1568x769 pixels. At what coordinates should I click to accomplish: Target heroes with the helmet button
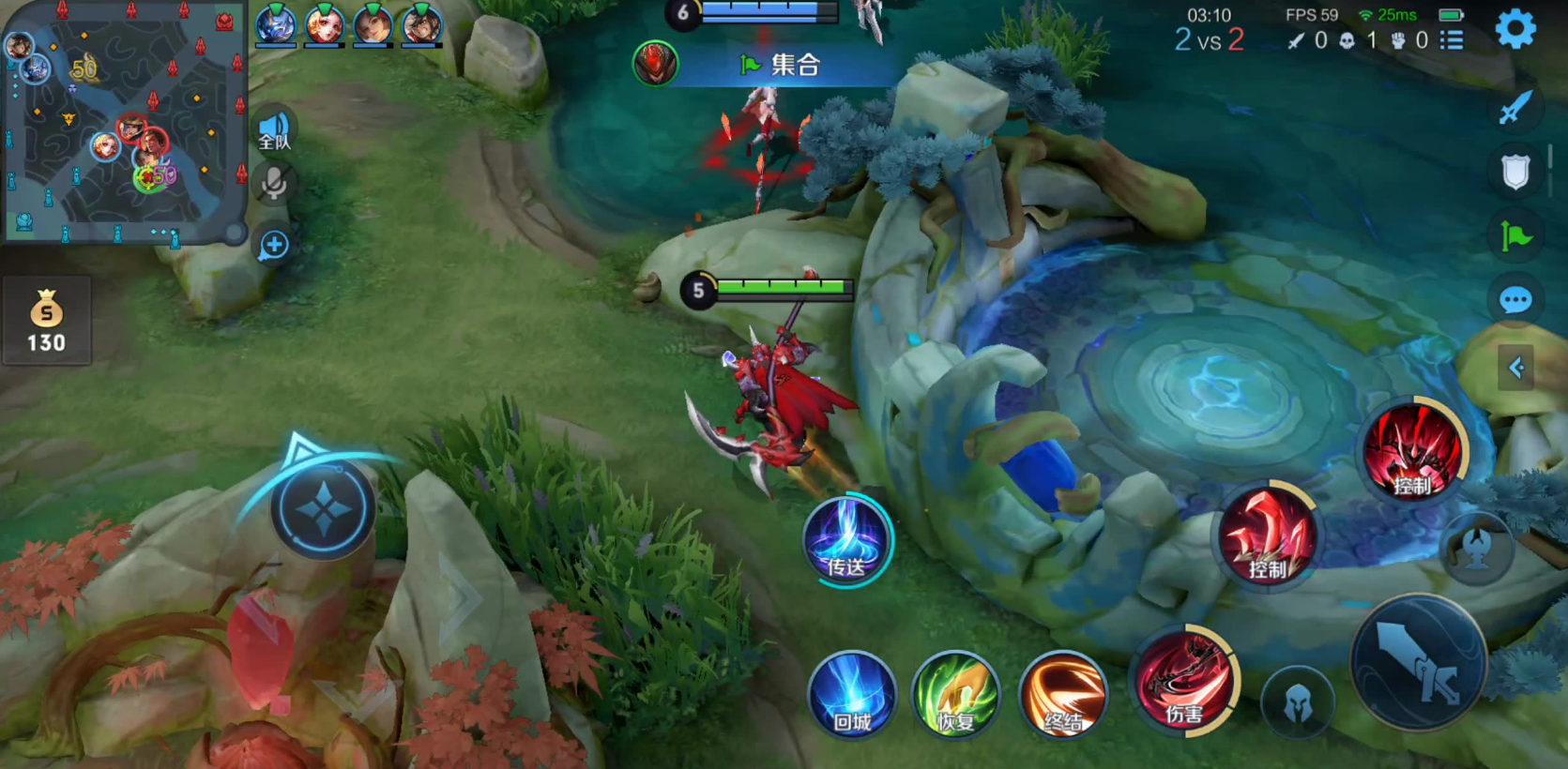pos(1298,702)
